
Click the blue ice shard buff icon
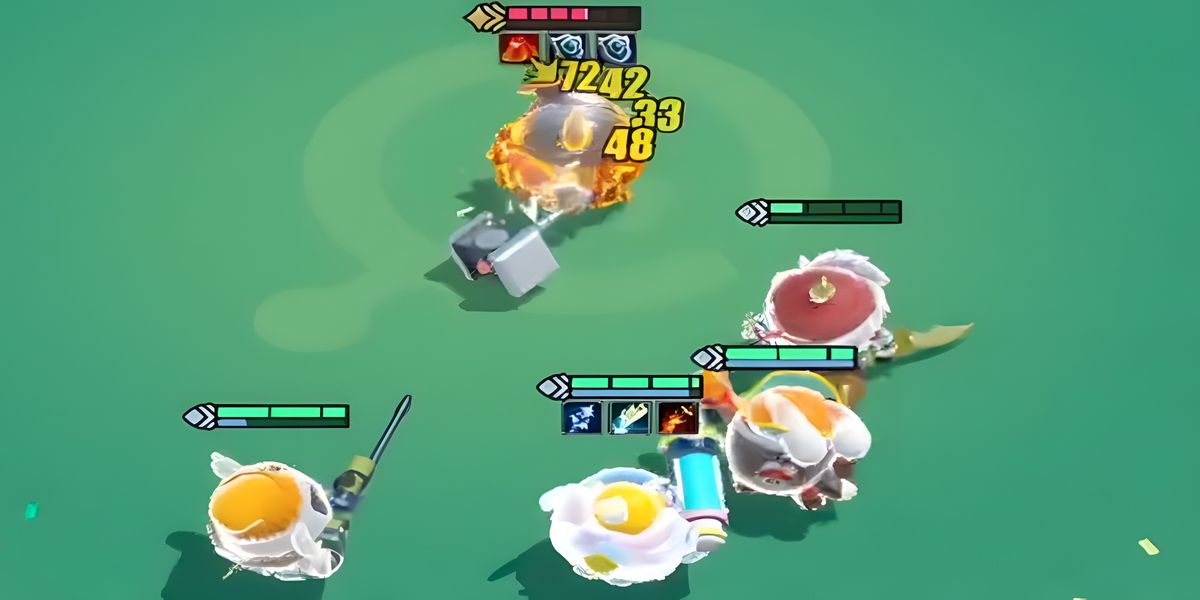tap(581, 417)
